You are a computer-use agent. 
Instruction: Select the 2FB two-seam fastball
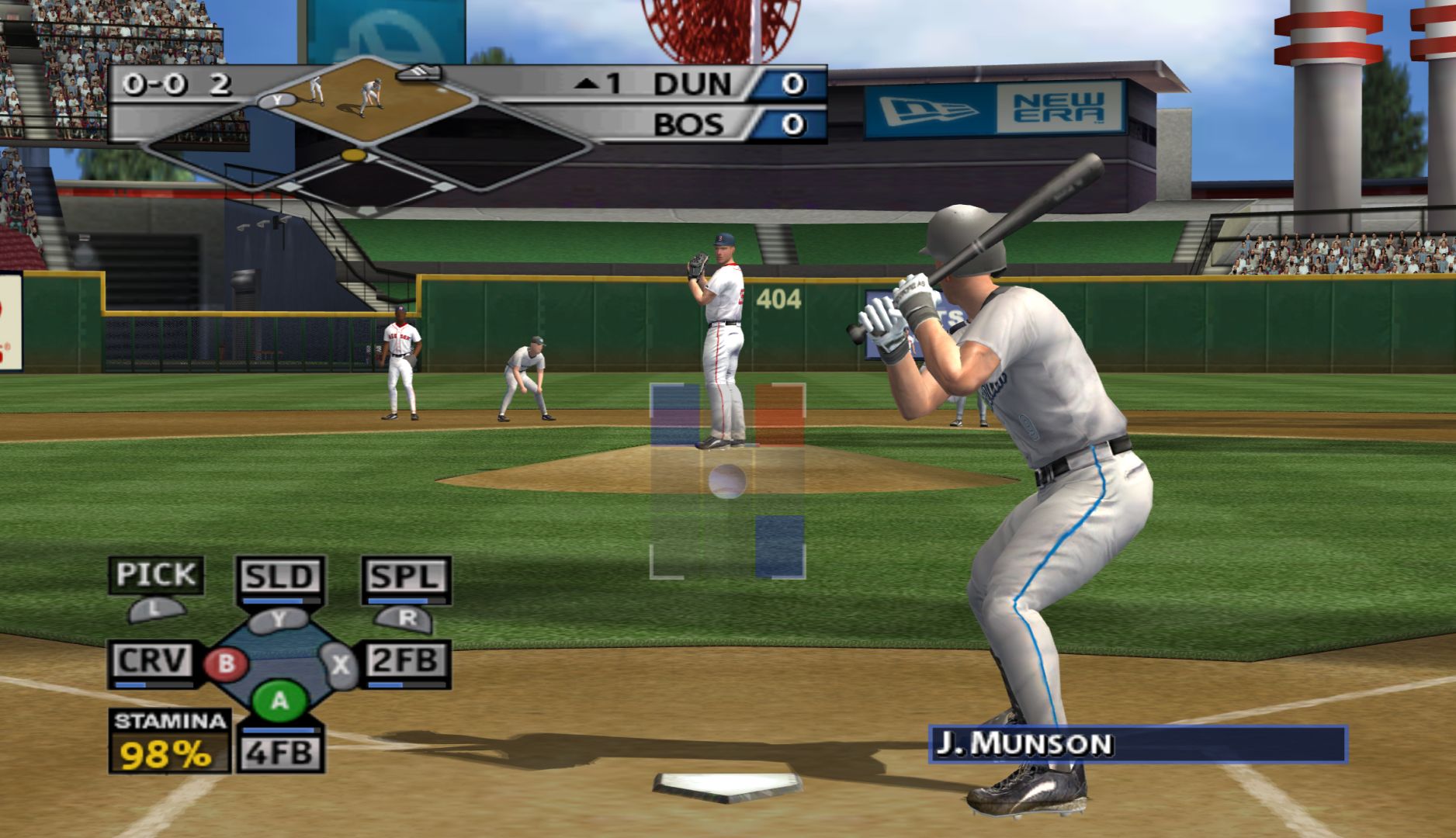[406, 661]
